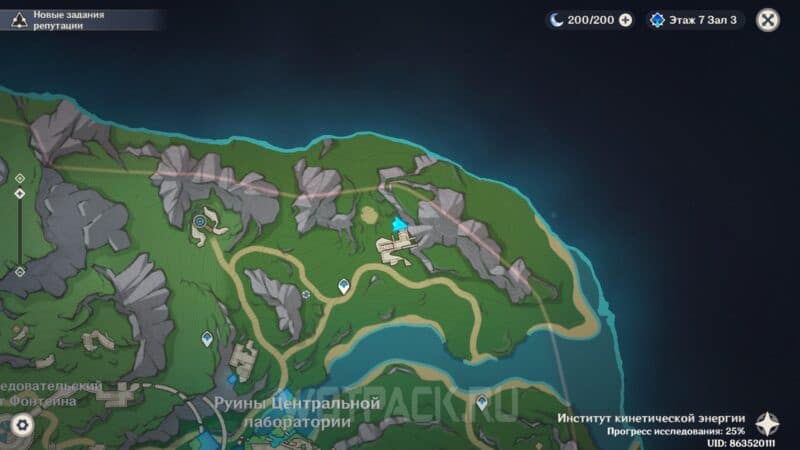
Task: Select the teleport waypoint over the site watermark
Action: click(481, 403)
